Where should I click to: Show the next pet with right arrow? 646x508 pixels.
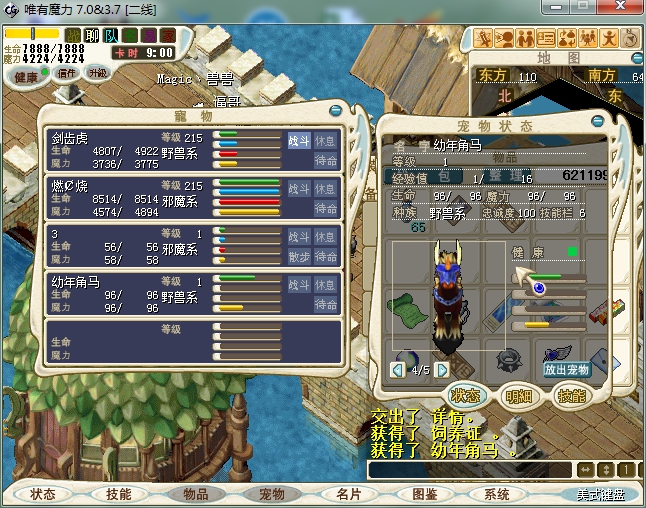pos(442,370)
